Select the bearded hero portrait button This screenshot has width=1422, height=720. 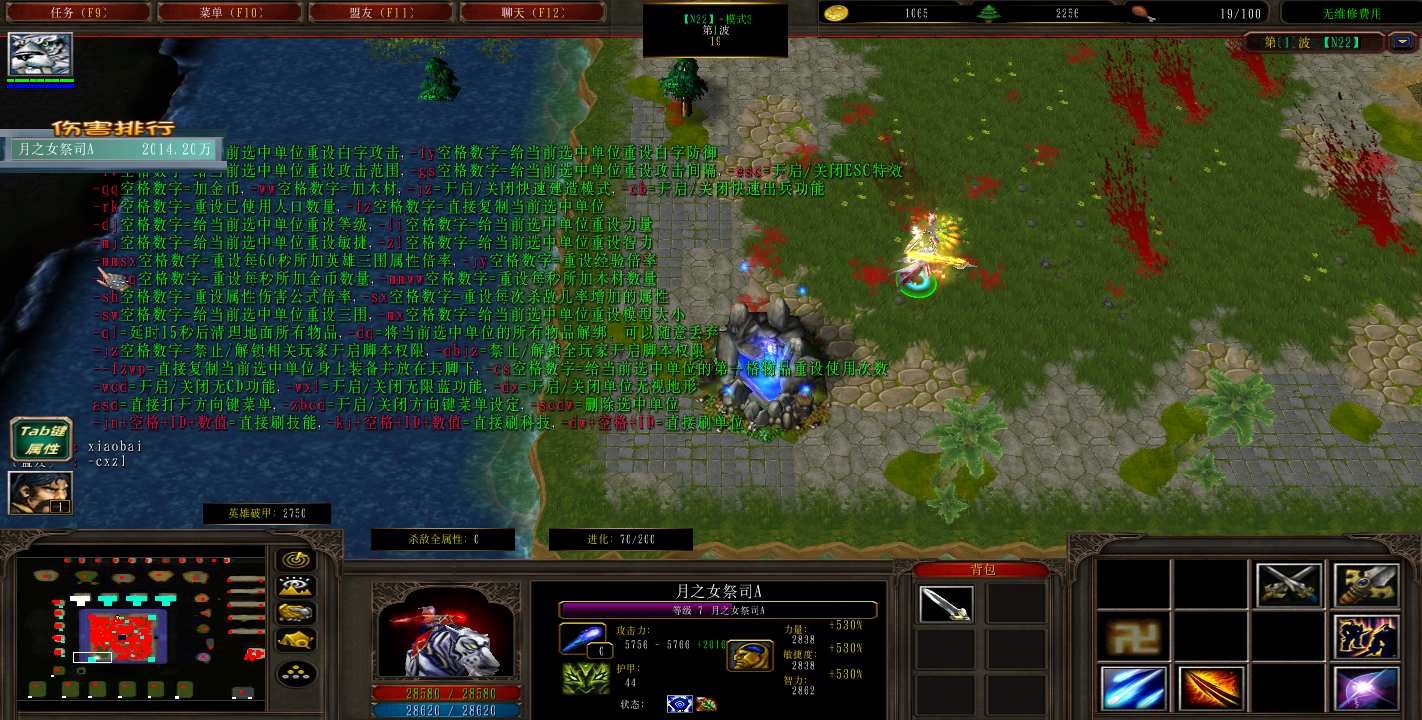tap(41, 493)
